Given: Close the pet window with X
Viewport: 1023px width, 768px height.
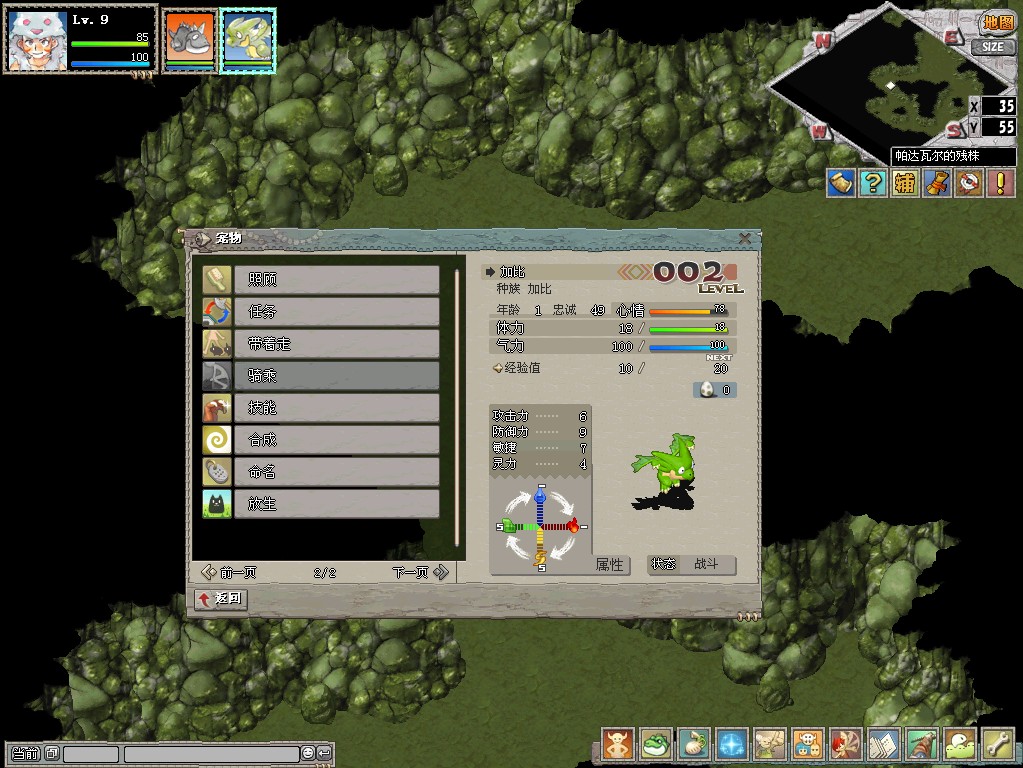Looking at the screenshot, I should [745, 238].
